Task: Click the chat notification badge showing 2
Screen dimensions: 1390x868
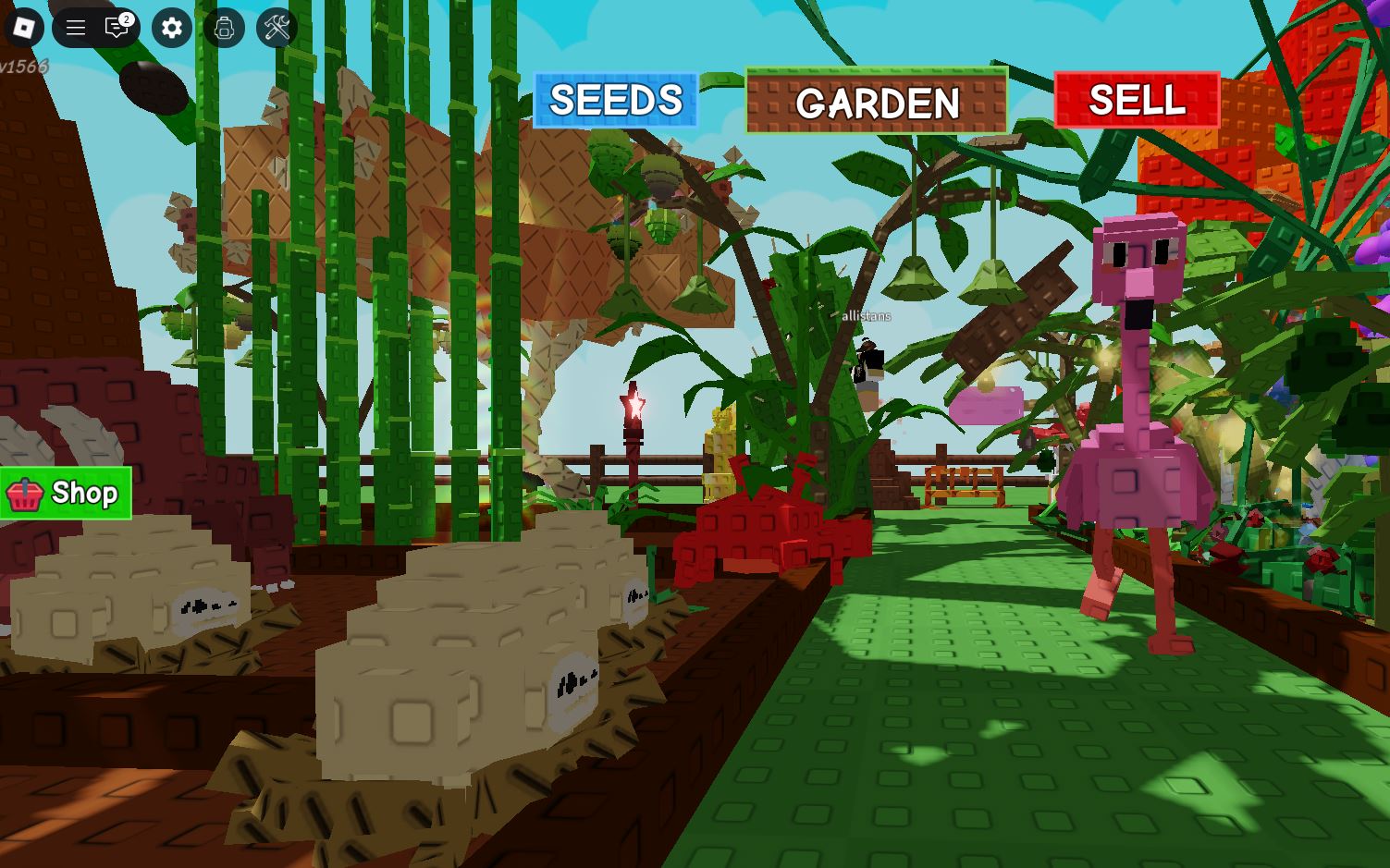Action: point(126,17)
